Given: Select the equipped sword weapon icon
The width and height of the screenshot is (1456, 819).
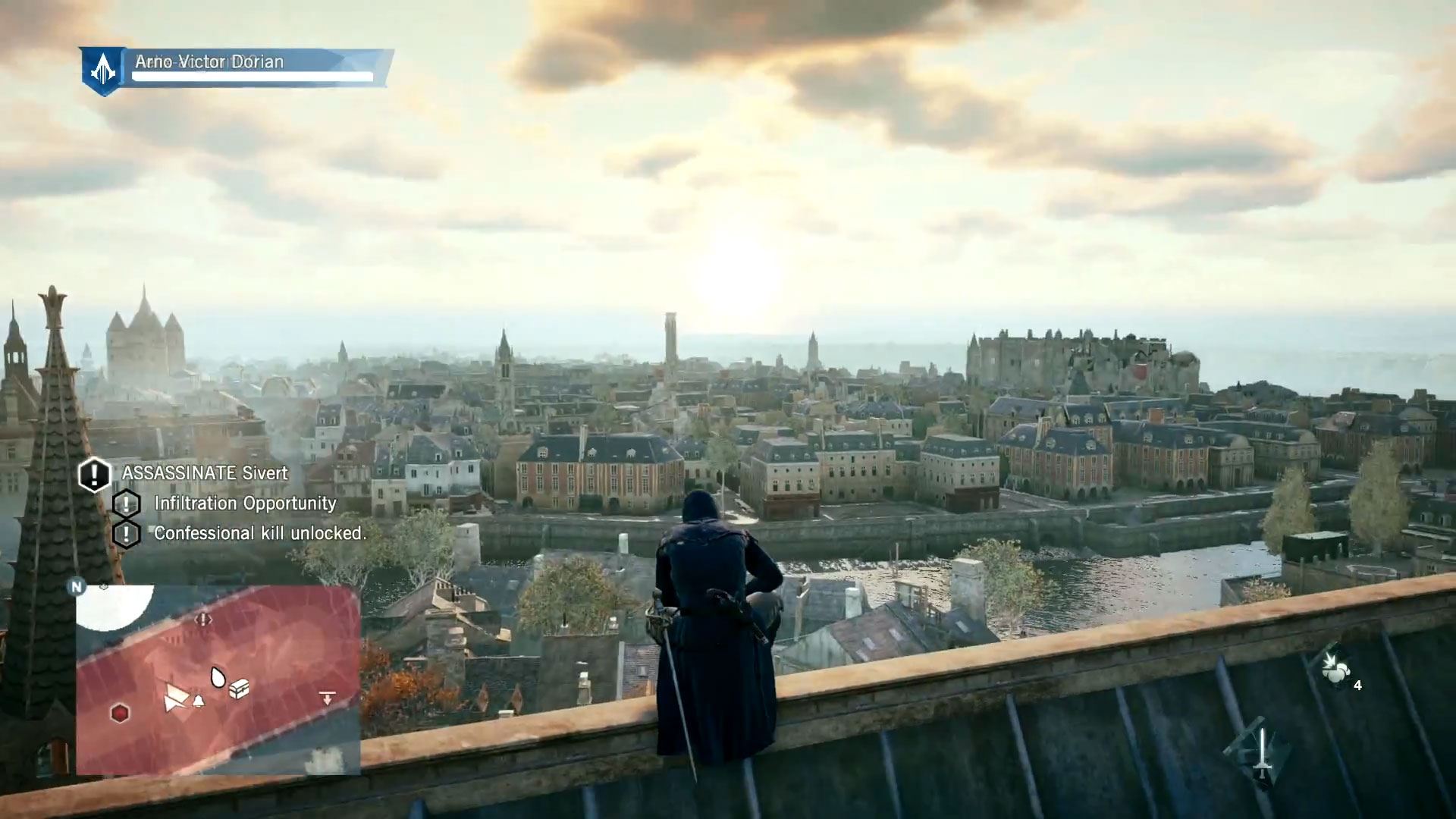Looking at the screenshot, I should (x=1261, y=754).
